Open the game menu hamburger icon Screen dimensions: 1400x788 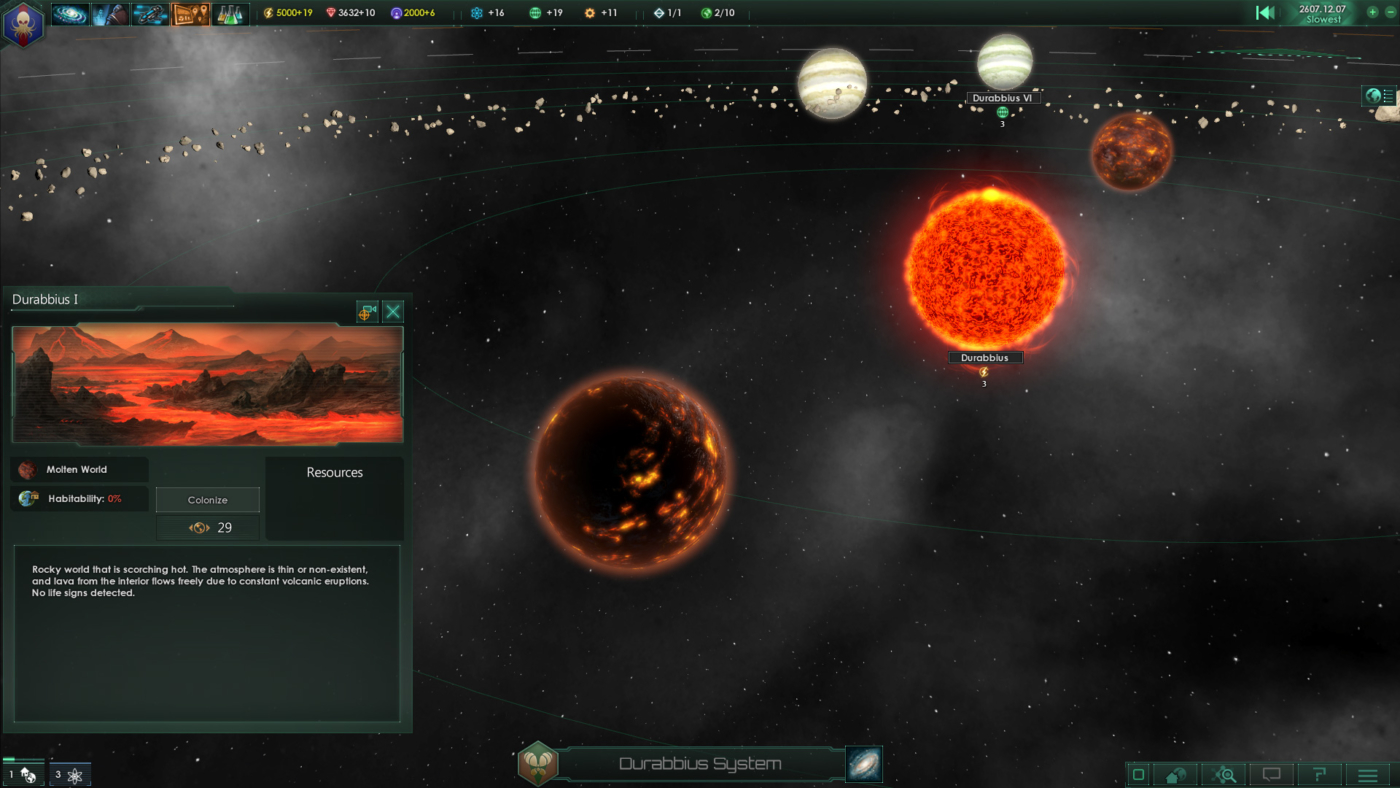[x=1366, y=774]
